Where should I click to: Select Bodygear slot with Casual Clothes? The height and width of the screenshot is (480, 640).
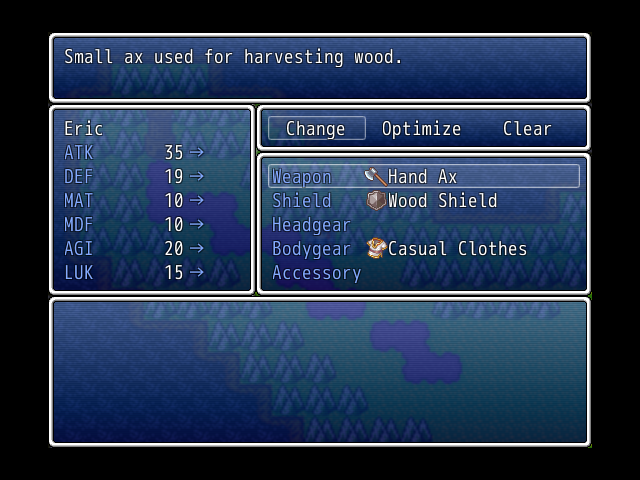click(423, 249)
